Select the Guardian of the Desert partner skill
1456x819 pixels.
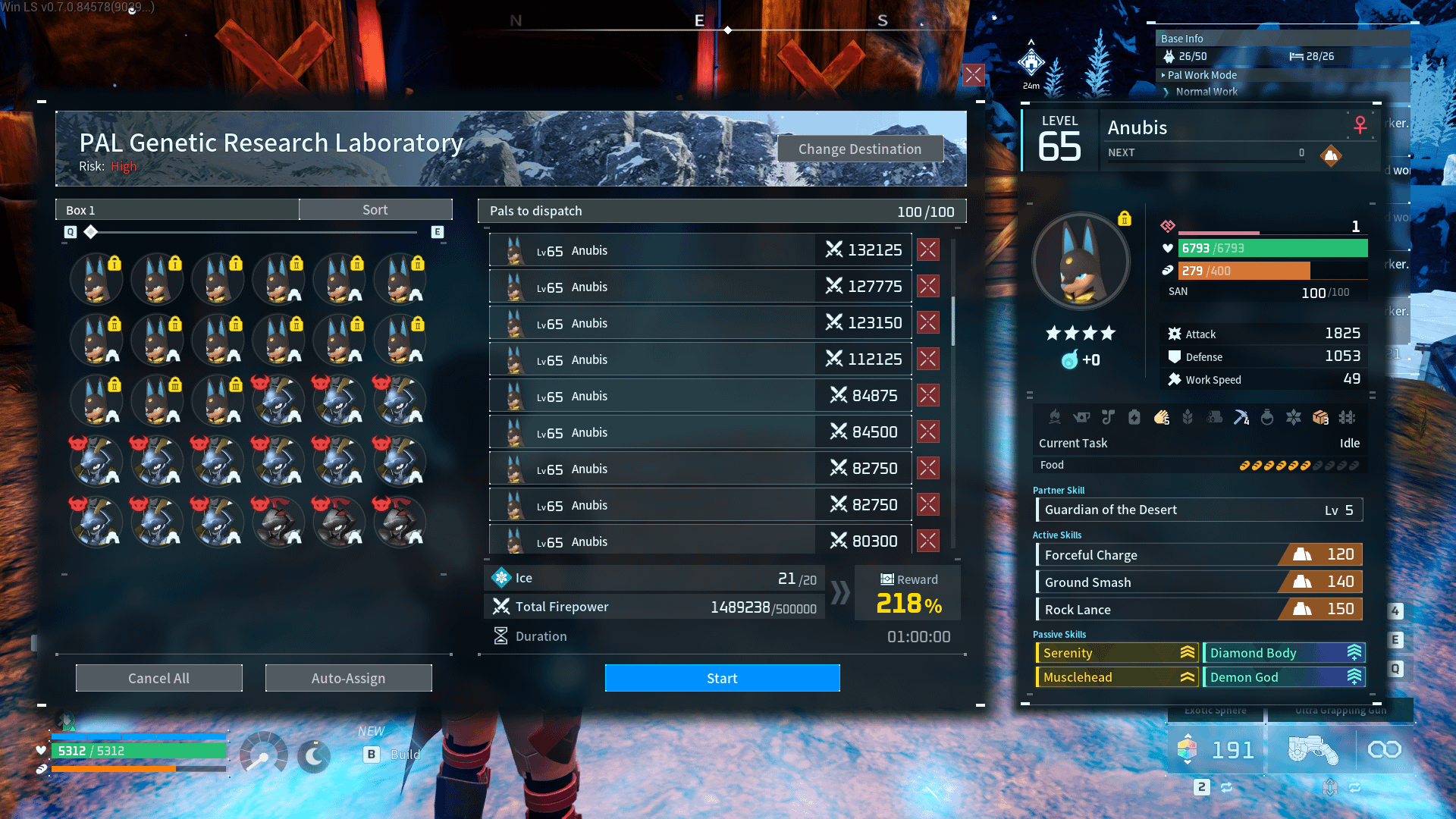(x=1199, y=510)
